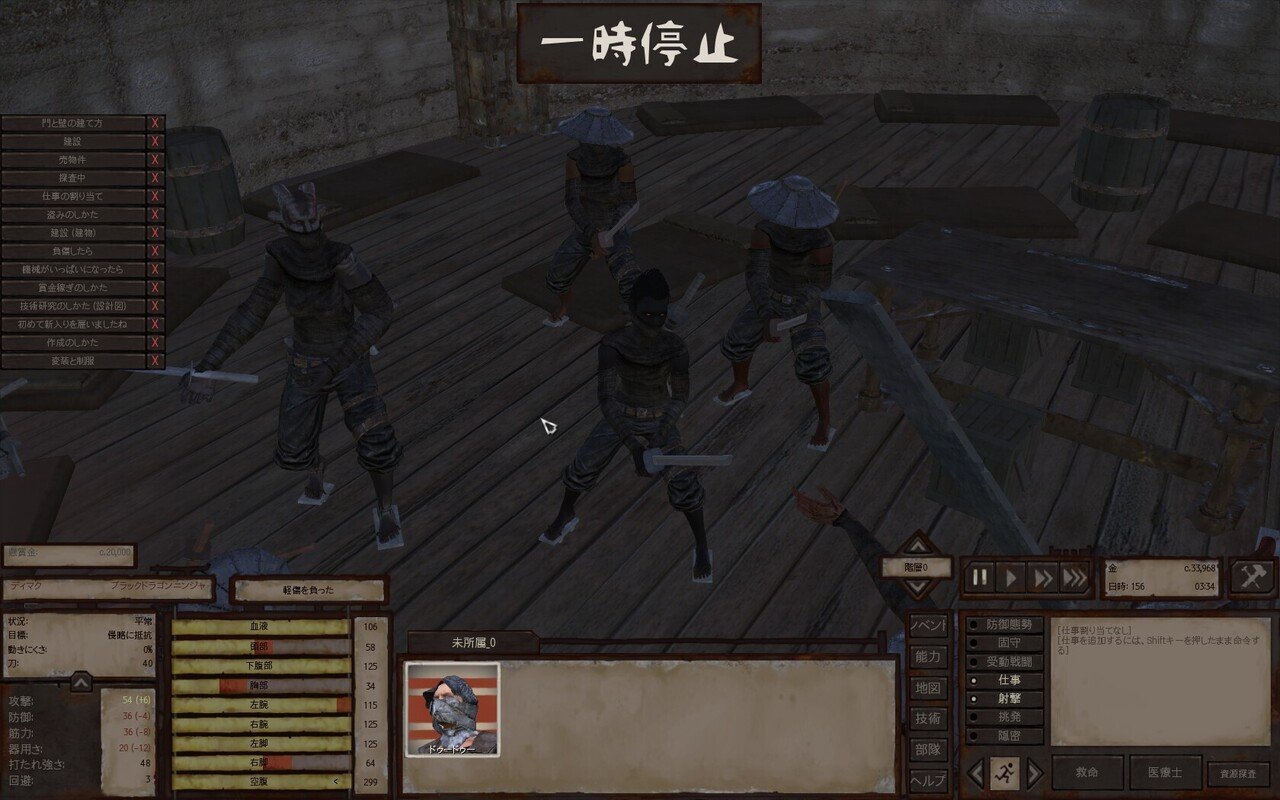
Task: Click the 救命 first aid button
Action: point(1088,770)
